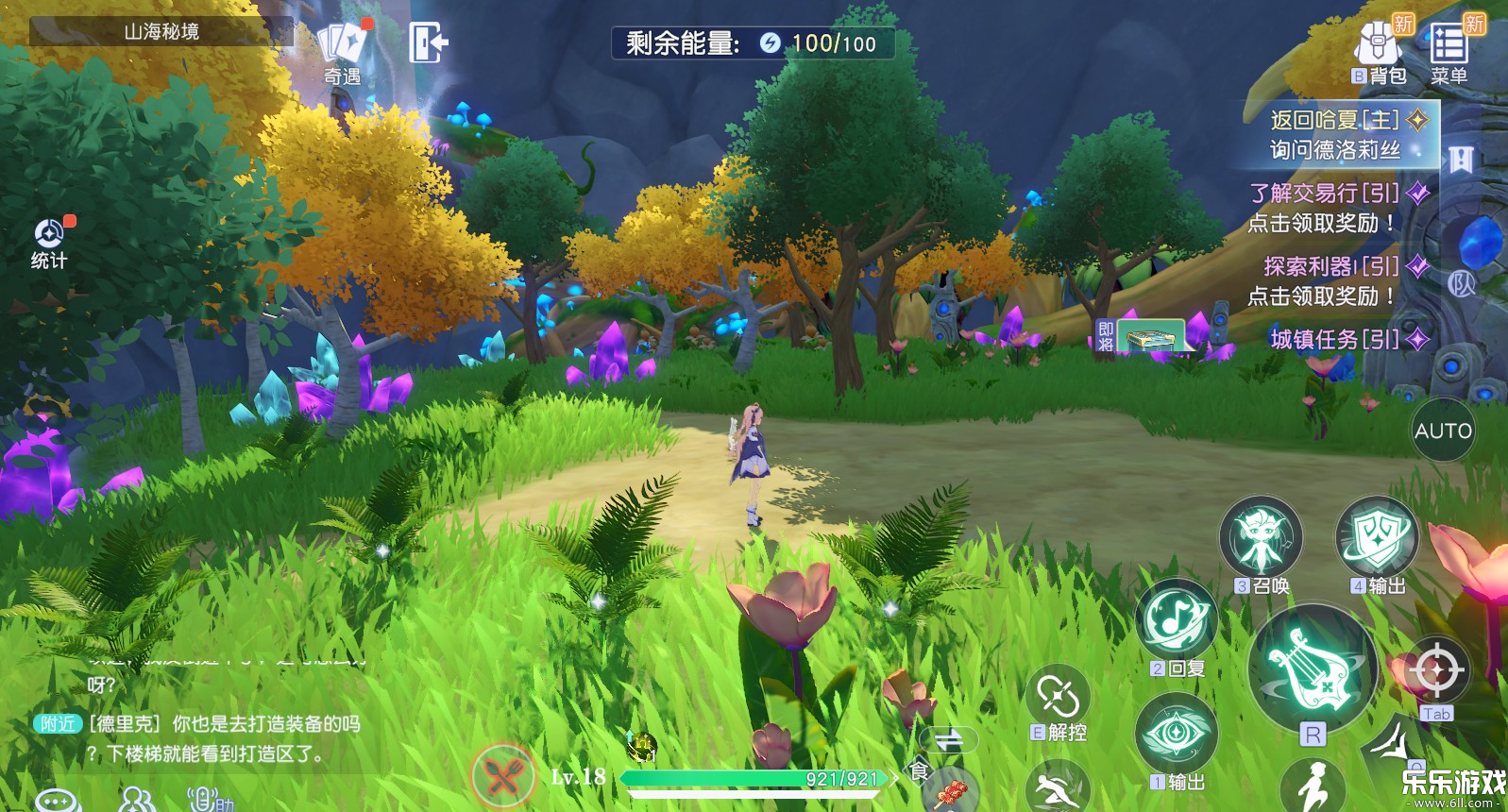This screenshot has height=812, width=1508.
Task: Toggle the AUTO battle button
Action: pos(1443,431)
